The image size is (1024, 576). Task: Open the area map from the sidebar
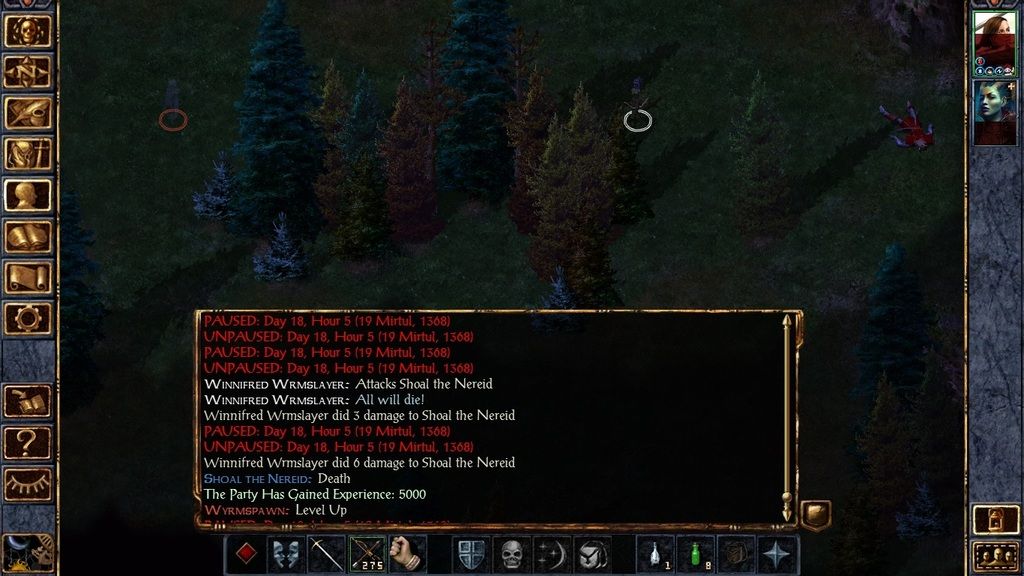[28, 71]
